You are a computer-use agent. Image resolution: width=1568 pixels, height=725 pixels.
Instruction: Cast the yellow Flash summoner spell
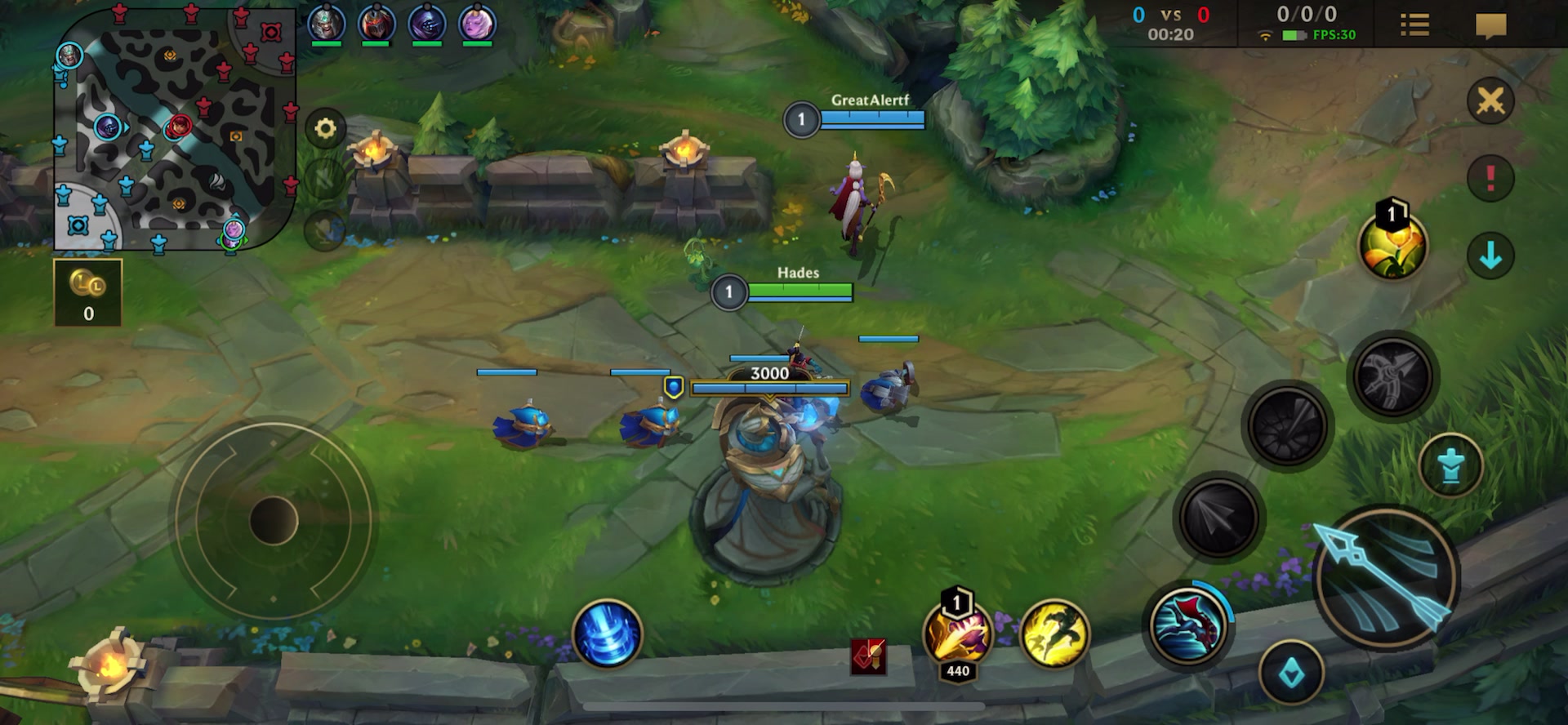pyautogui.click(x=1053, y=634)
